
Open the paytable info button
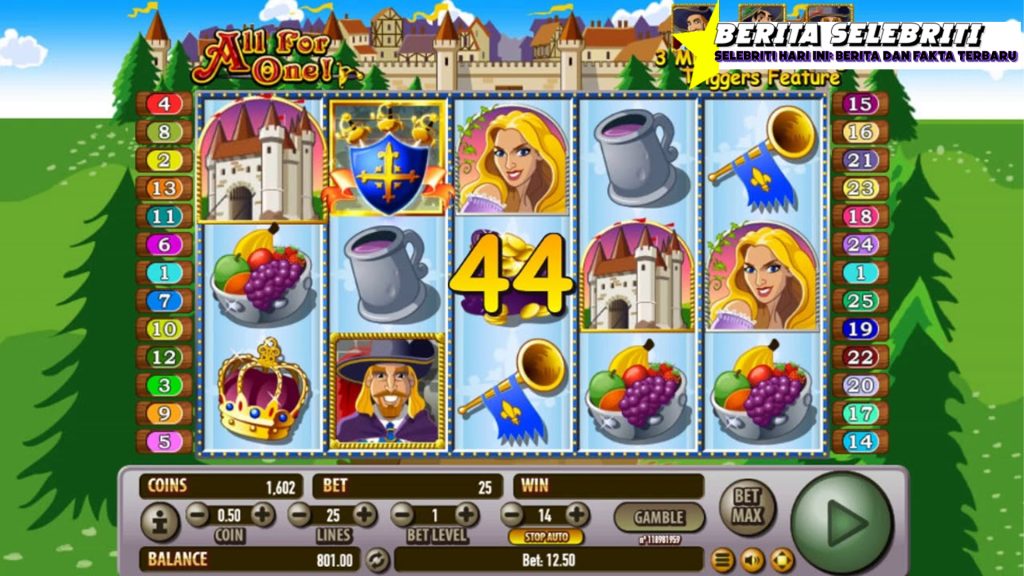[160, 521]
